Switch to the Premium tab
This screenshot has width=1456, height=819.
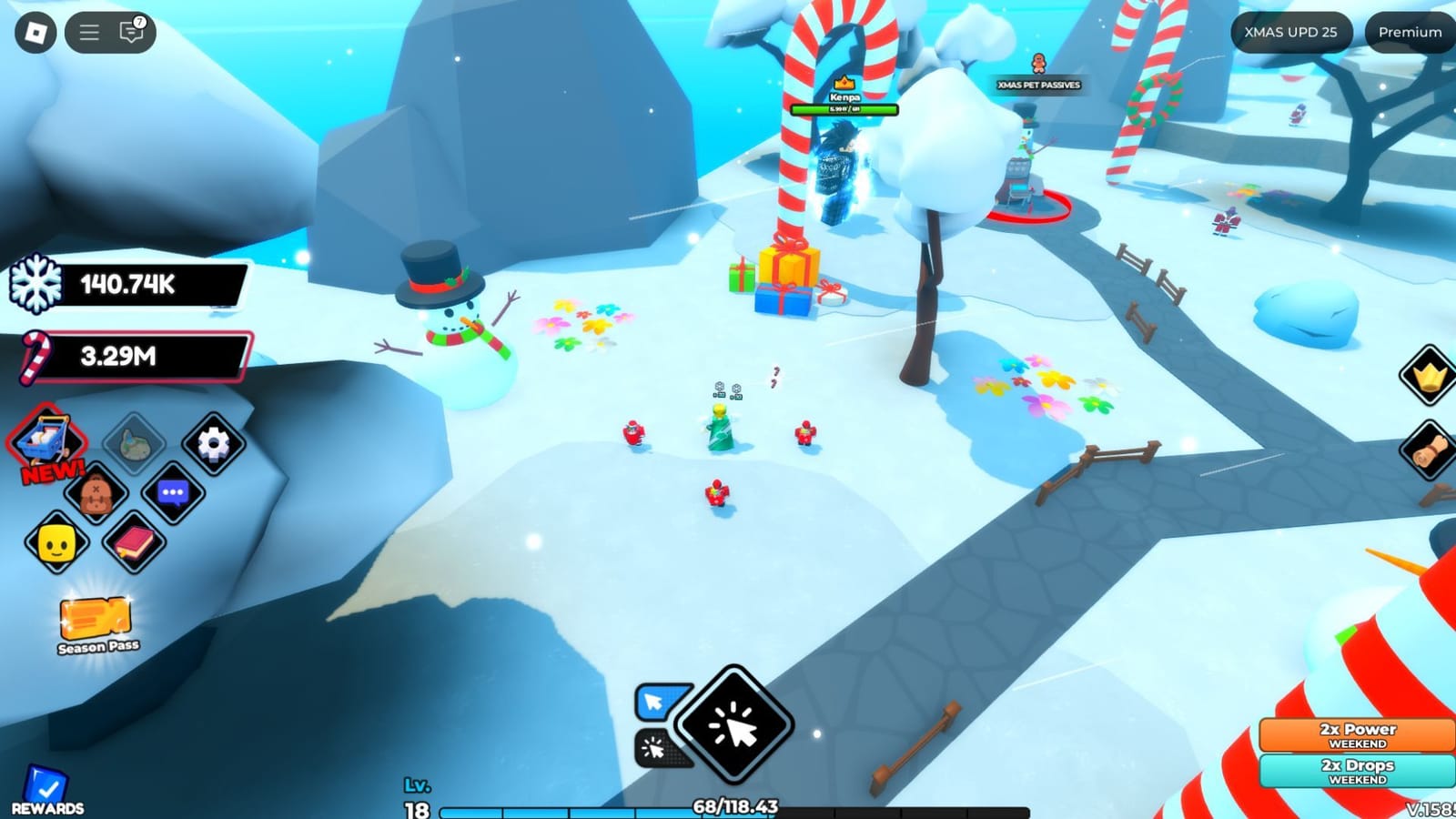point(1407,32)
